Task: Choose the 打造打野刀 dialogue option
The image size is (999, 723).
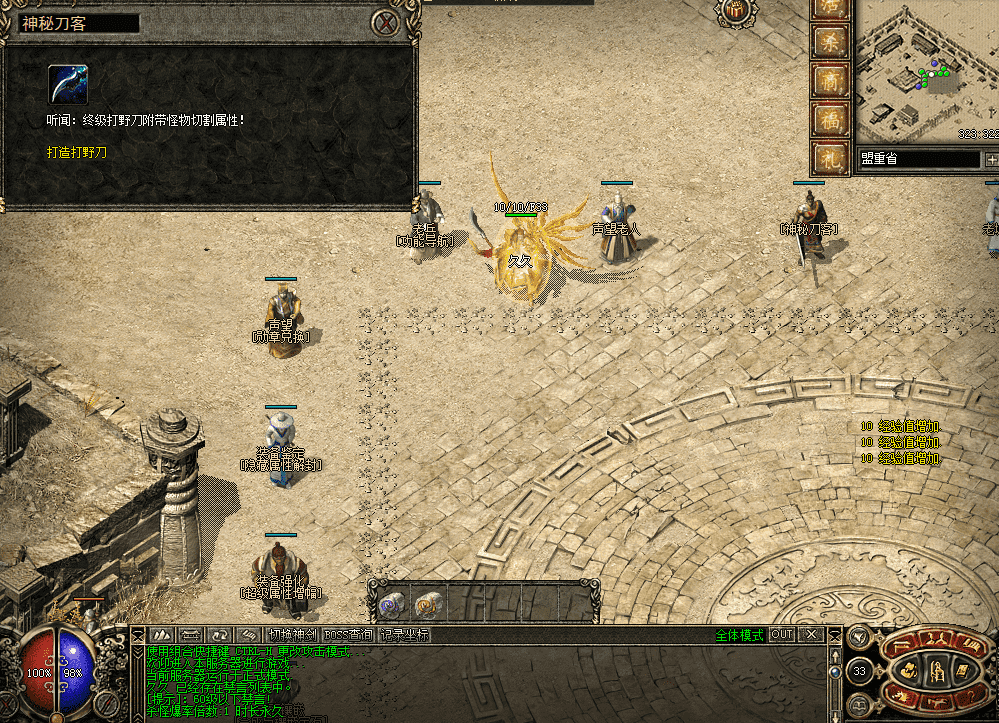Action: coord(76,153)
